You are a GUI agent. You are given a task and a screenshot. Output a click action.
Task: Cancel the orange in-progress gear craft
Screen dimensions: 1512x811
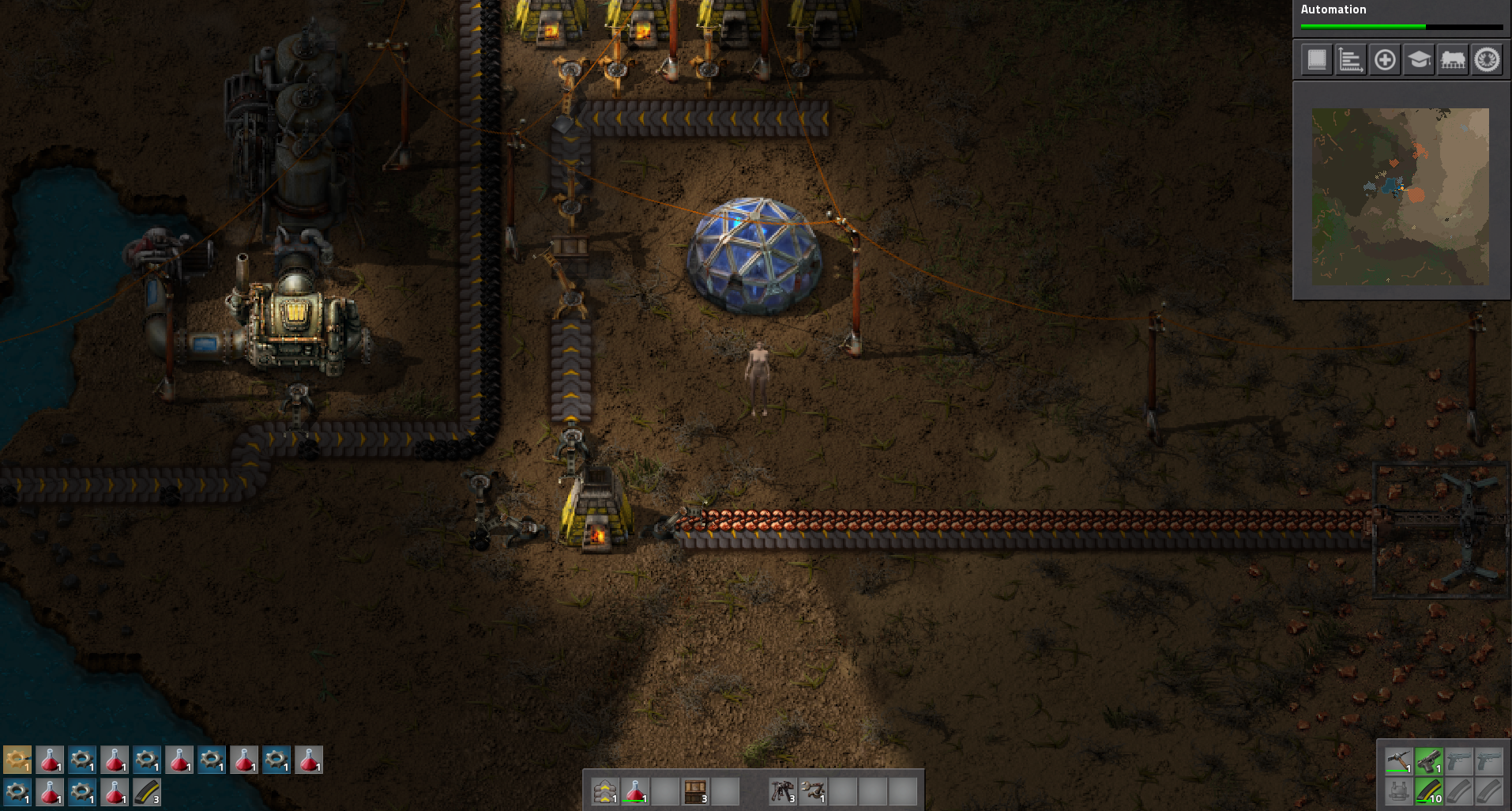coord(17,760)
